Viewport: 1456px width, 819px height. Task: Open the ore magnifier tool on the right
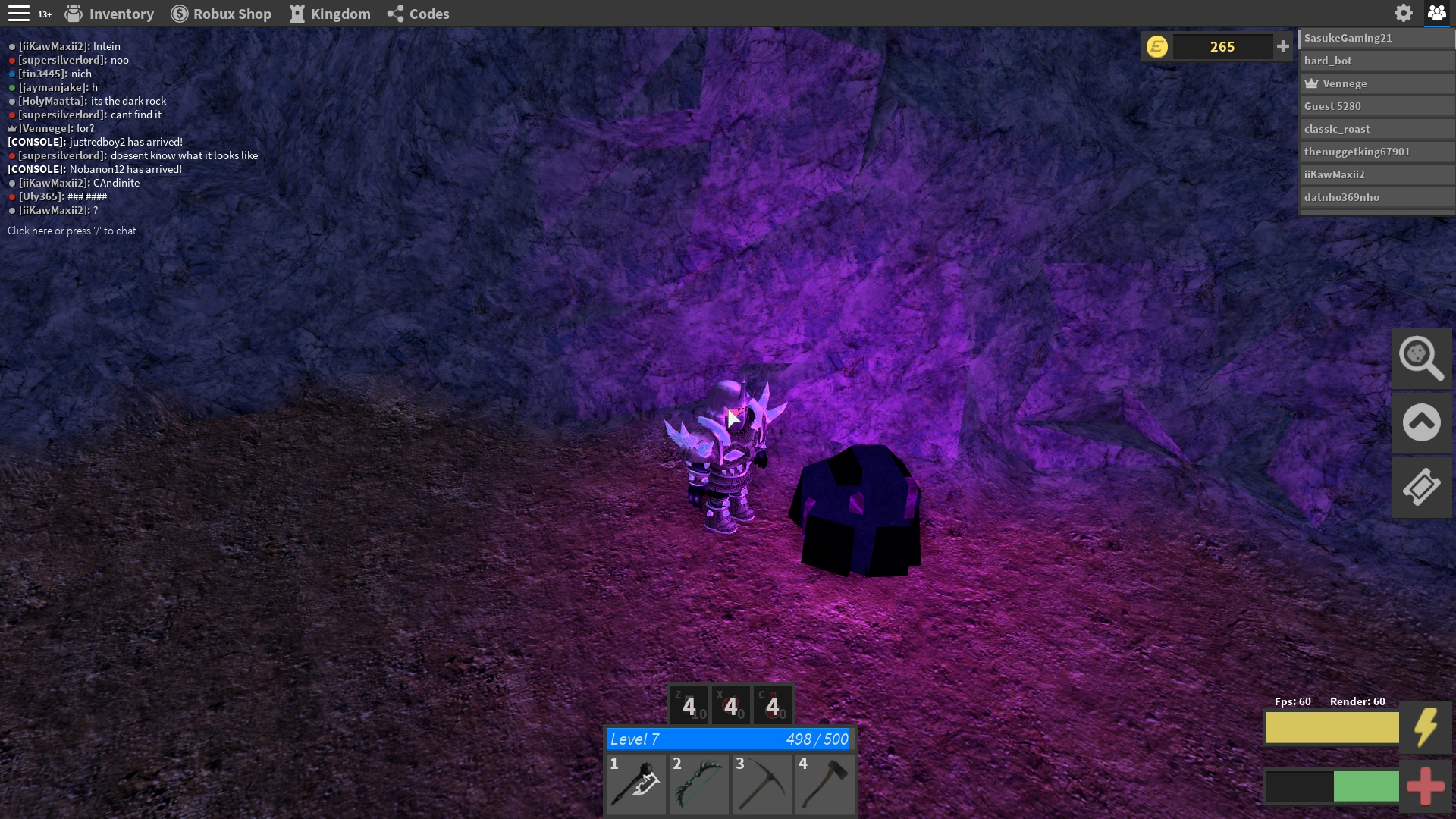pyautogui.click(x=1422, y=358)
